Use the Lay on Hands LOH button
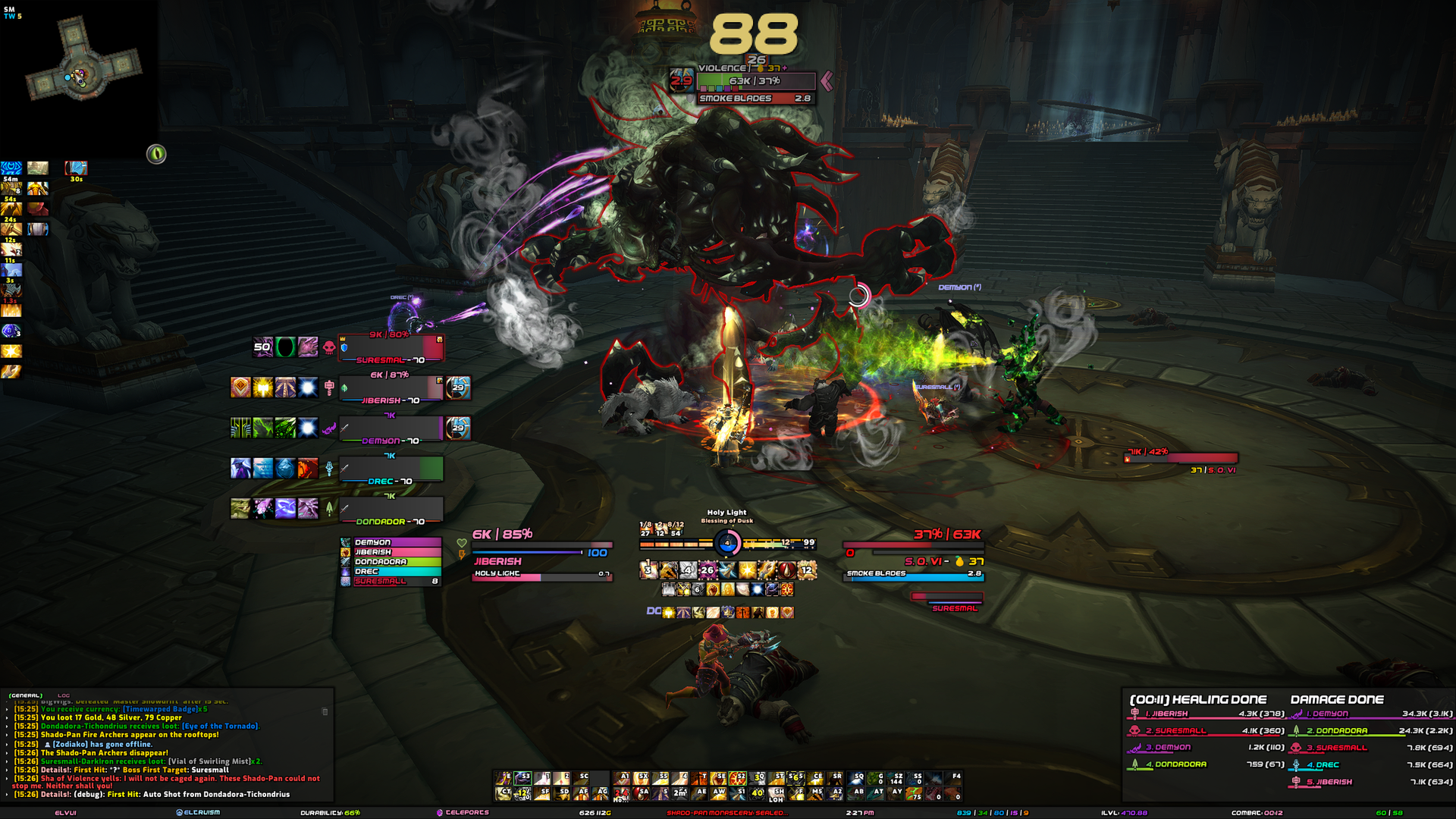The image size is (1456, 819). [x=776, y=794]
